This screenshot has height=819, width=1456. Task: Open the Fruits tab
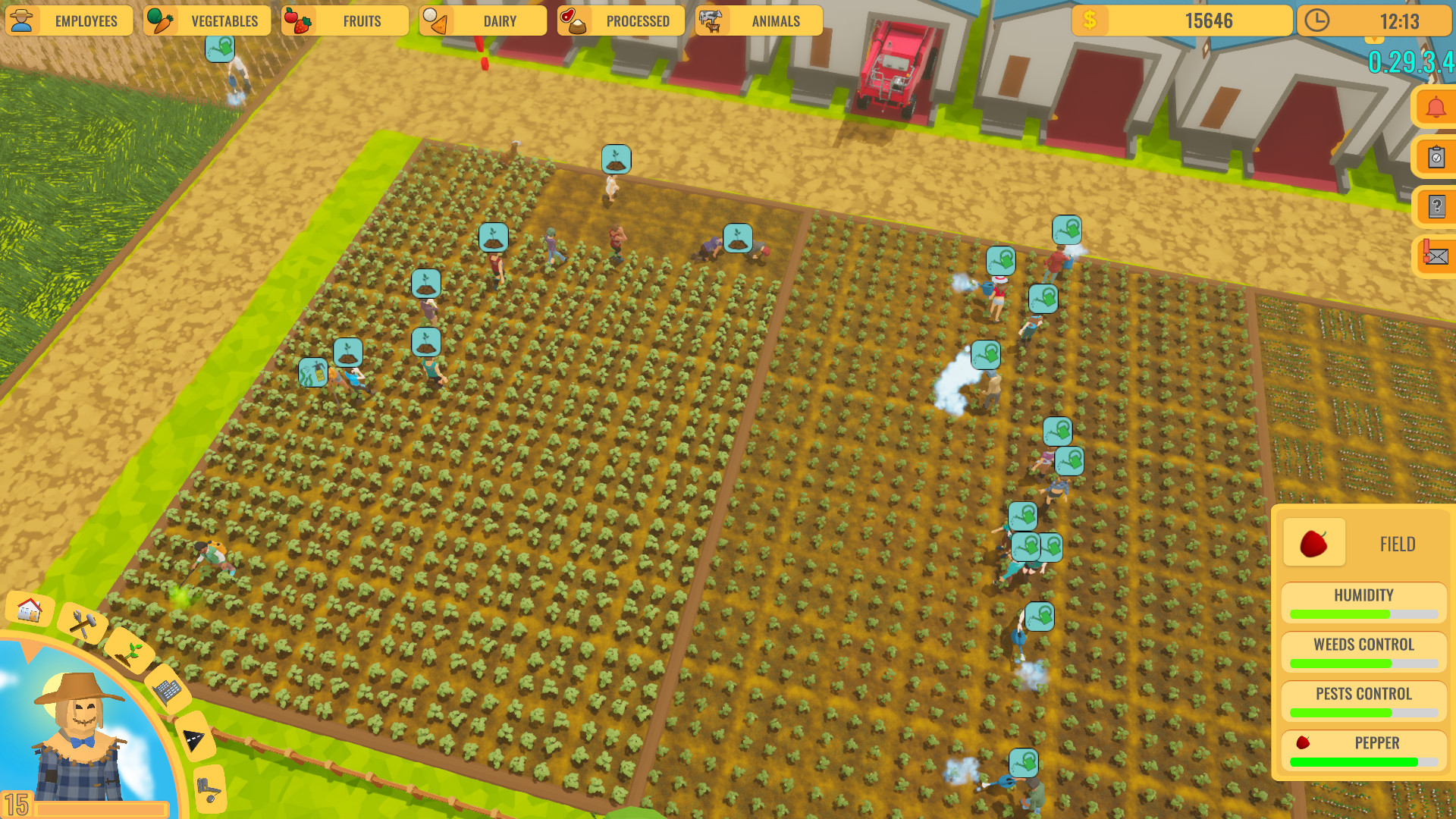click(345, 20)
